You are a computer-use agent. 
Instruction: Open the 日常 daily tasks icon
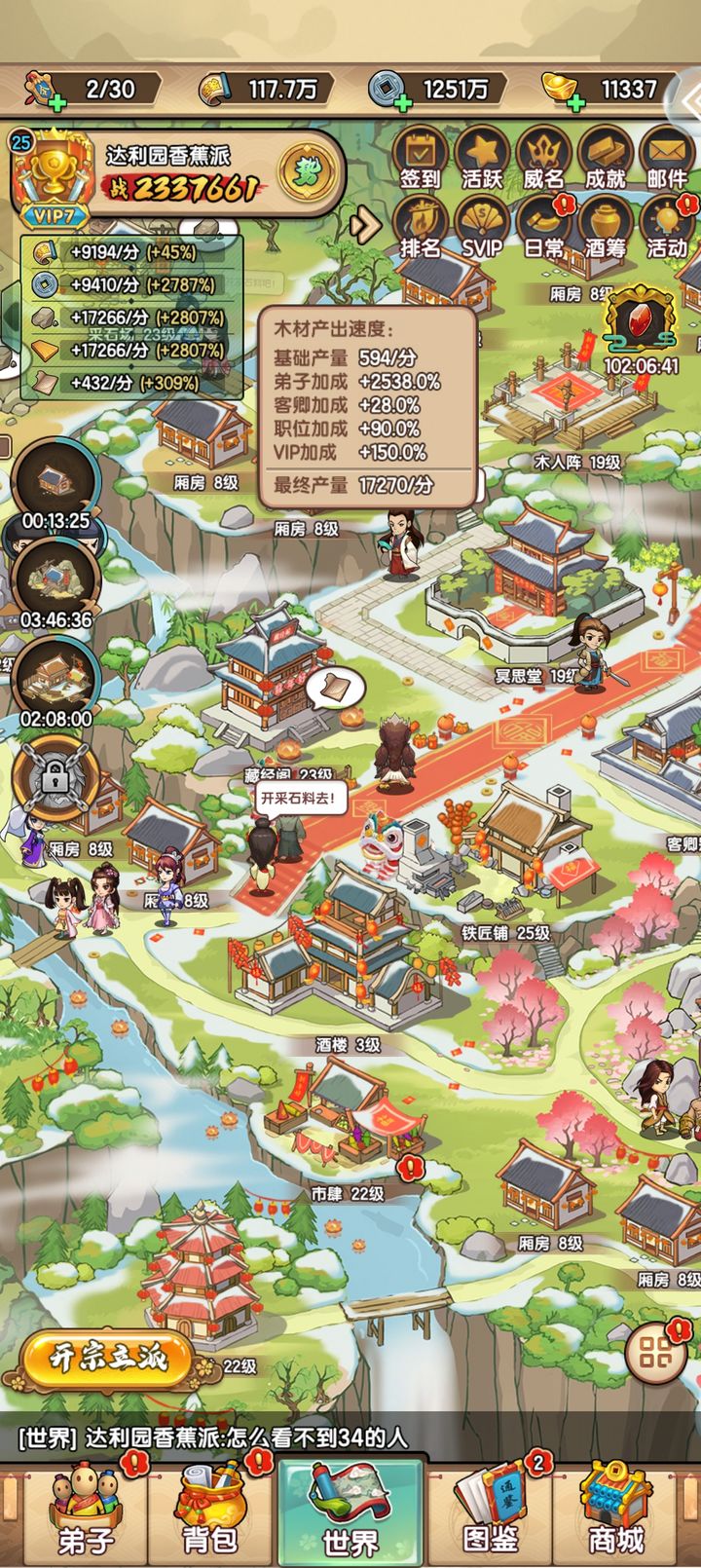(x=543, y=228)
